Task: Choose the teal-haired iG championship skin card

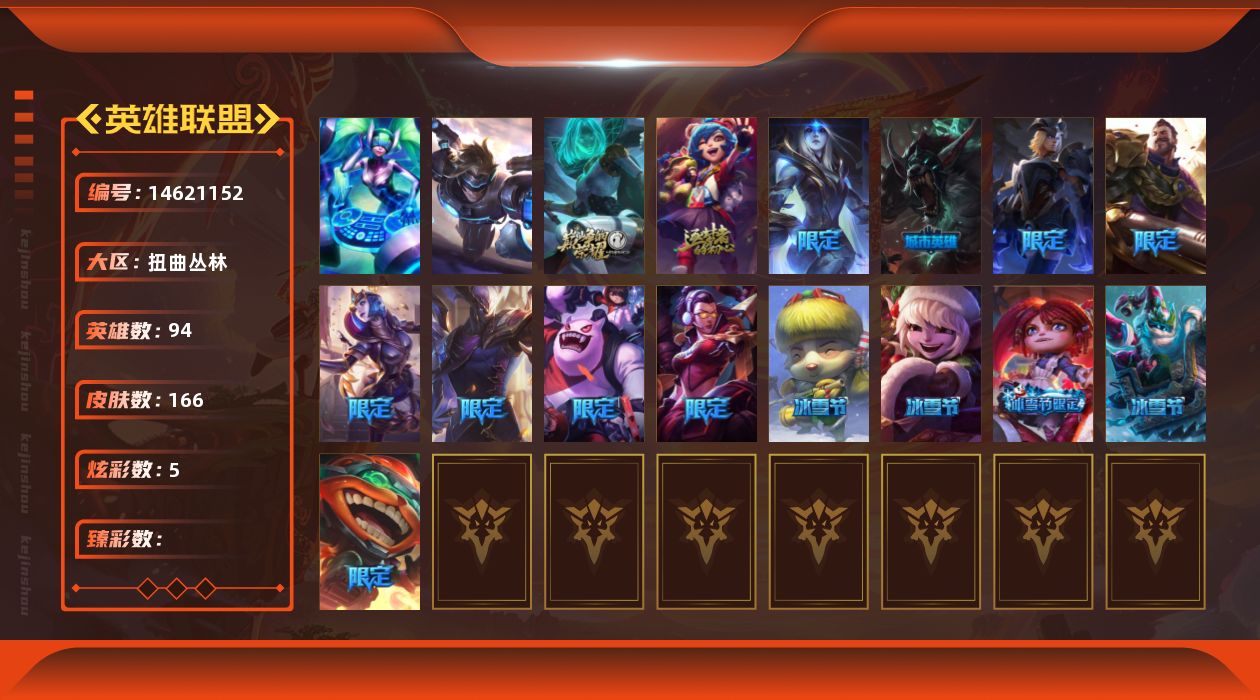Action: (x=594, y=196)
